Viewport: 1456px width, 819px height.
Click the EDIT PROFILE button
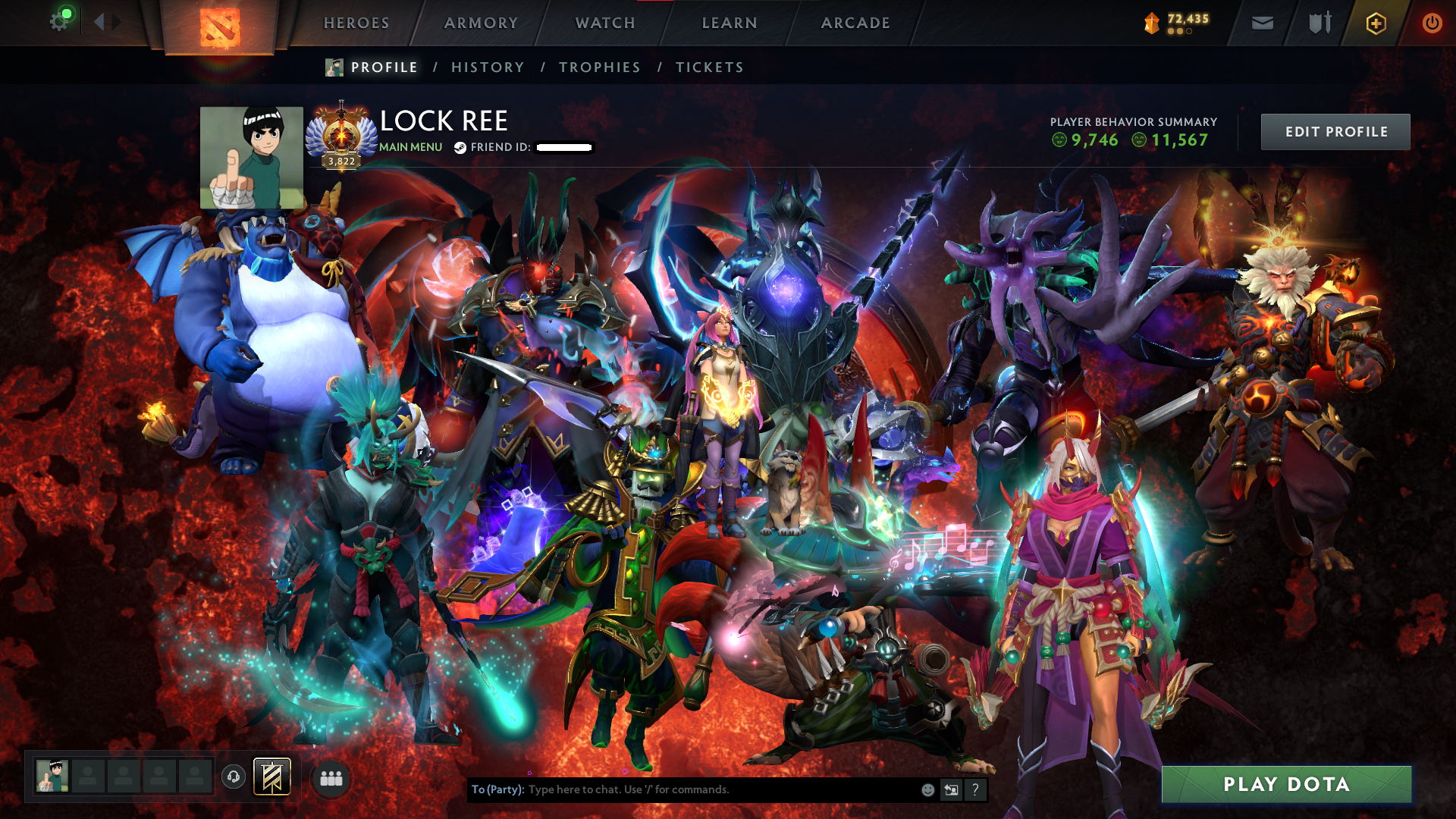click(x=1335, y=131)
